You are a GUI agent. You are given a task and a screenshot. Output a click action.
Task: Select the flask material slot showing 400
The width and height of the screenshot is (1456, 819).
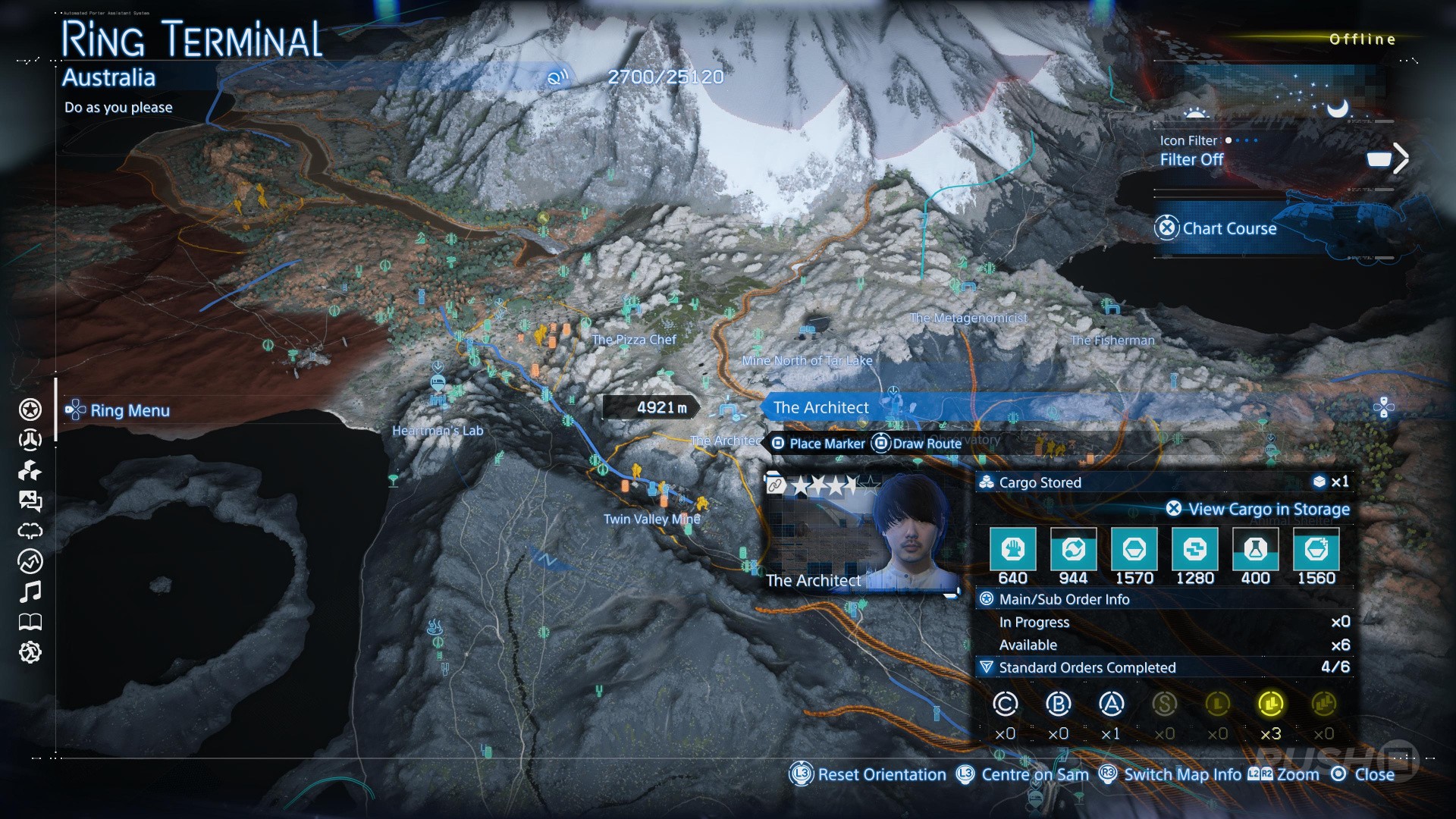tap(1255, 549)
